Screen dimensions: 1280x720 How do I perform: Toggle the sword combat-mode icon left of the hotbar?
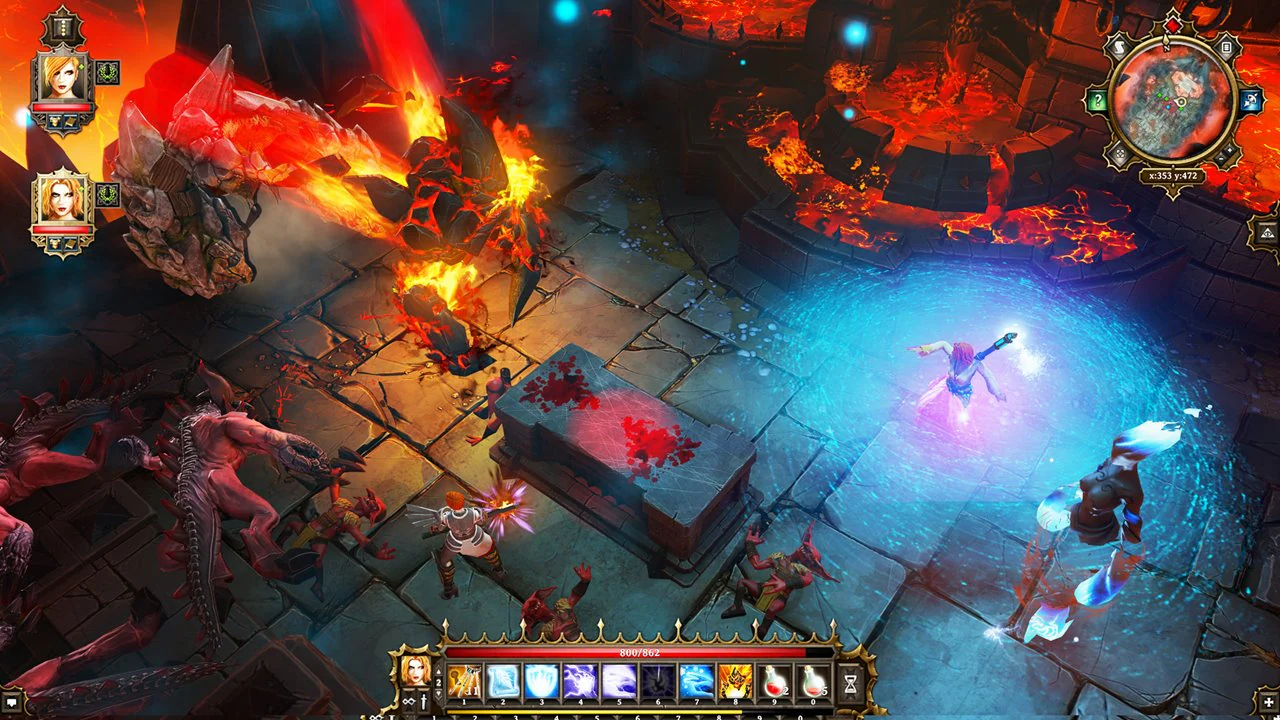tap(423, 702)
